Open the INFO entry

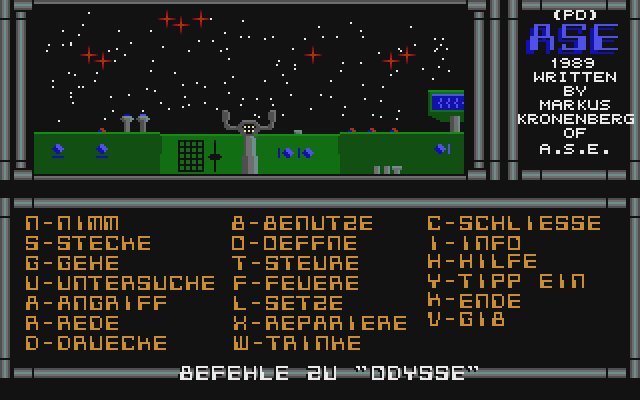[474, 243]
